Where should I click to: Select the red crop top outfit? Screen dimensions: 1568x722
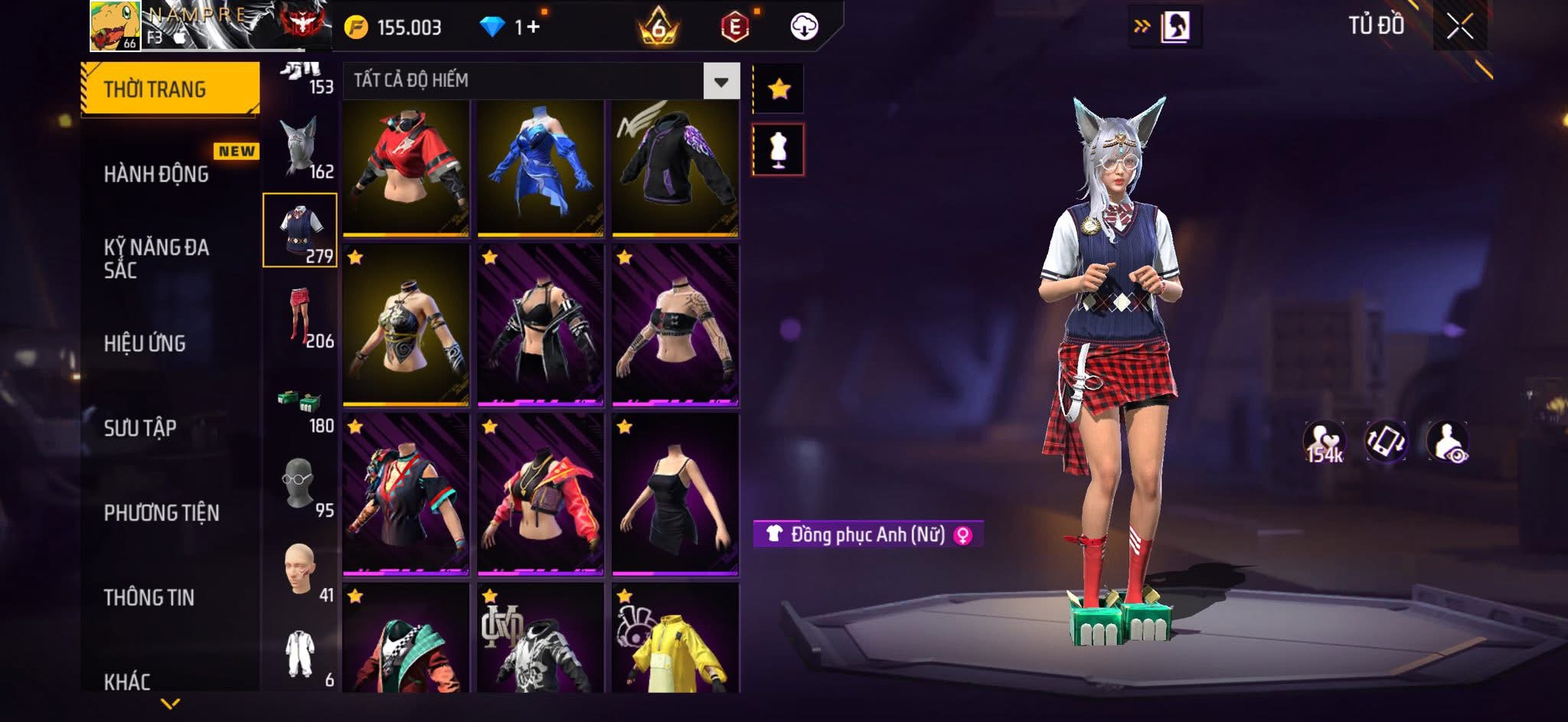(x=406, y=167)
